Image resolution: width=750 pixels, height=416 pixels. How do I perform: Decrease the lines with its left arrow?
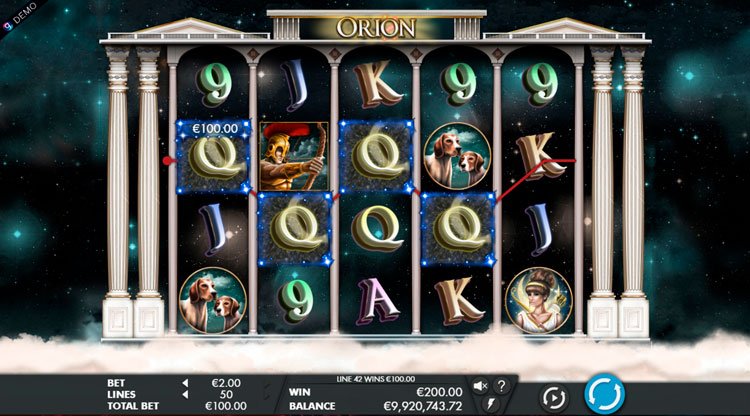click(x=184, y=395)
